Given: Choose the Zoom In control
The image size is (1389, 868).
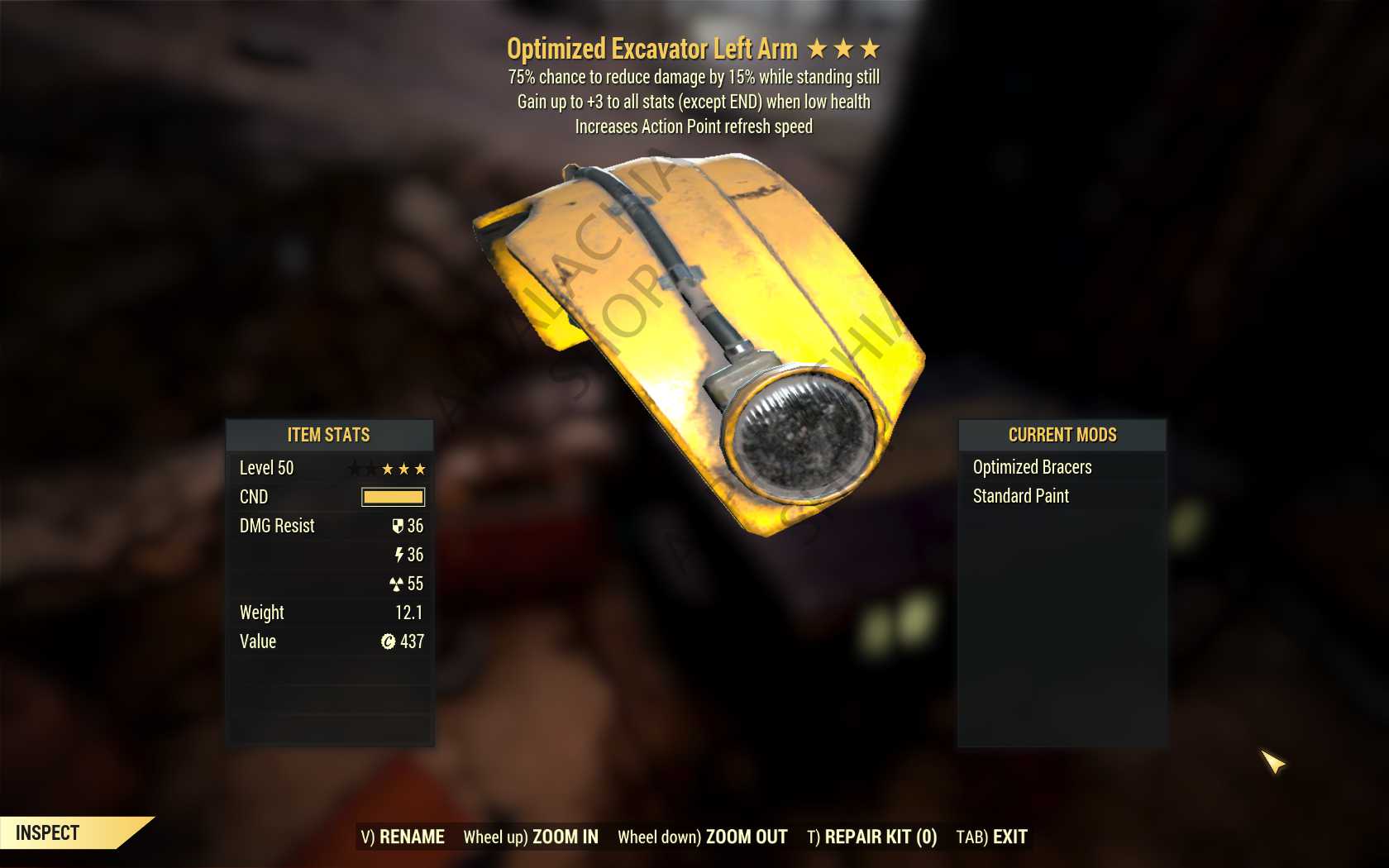Looking at the screenshot, I should click(x=531, y=837).
